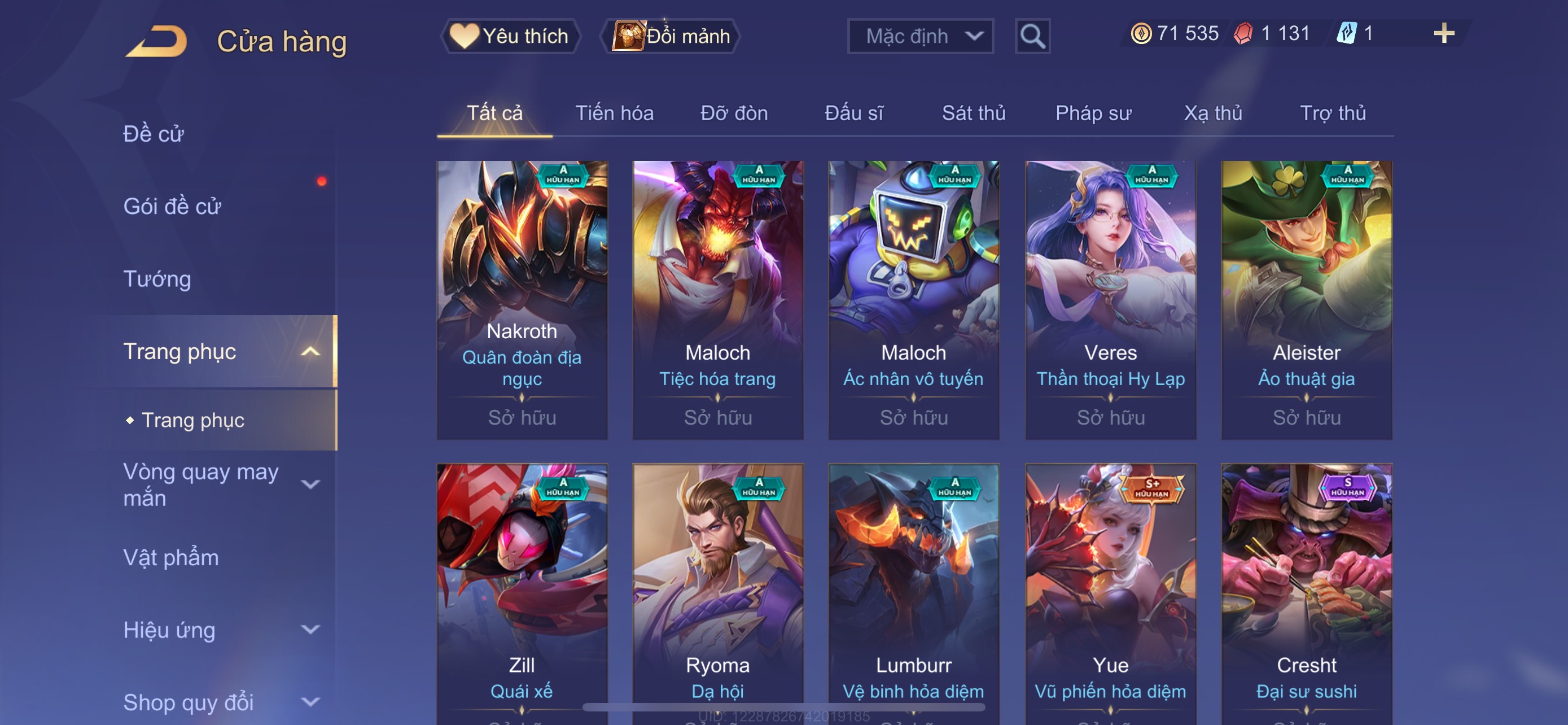The width and height of the screenshot is (1568, 725).
Task: Pick the Aleister Ảo thuật gia skin
Action: pyautogui.click(x=1306, y=299)
